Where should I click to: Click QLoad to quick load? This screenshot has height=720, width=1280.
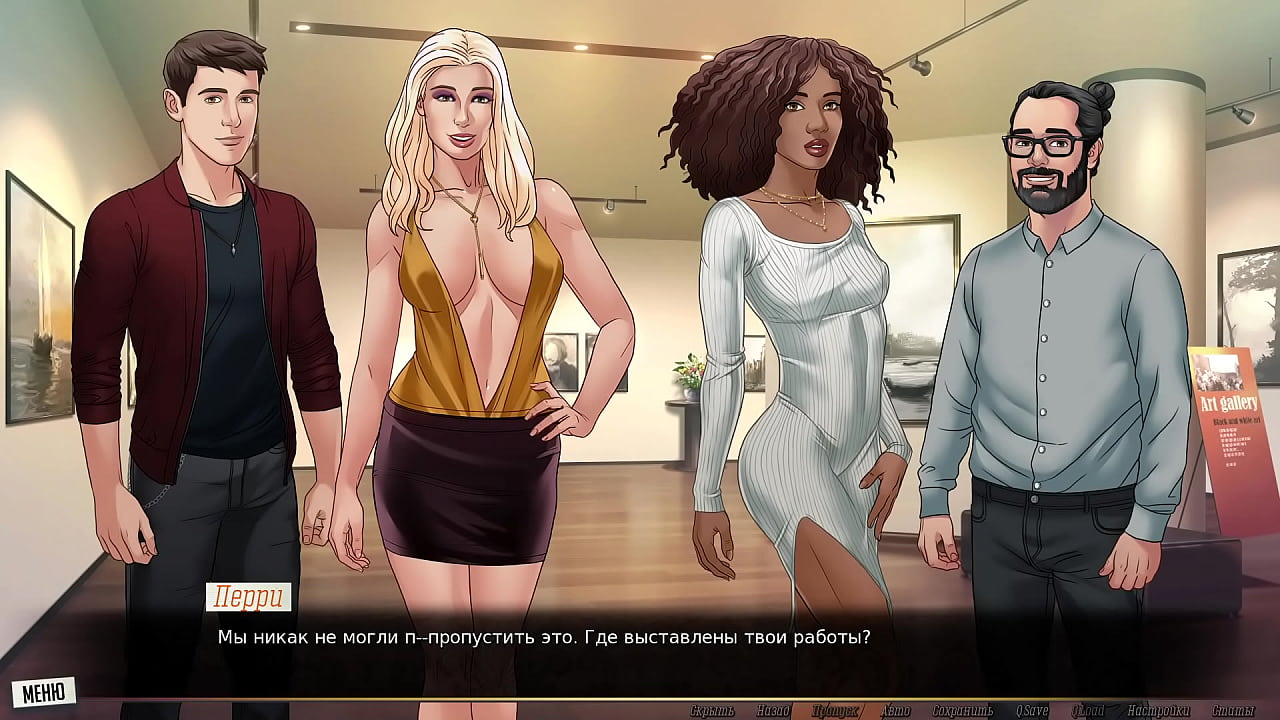pyautogui.click(x=1088, y=711)
